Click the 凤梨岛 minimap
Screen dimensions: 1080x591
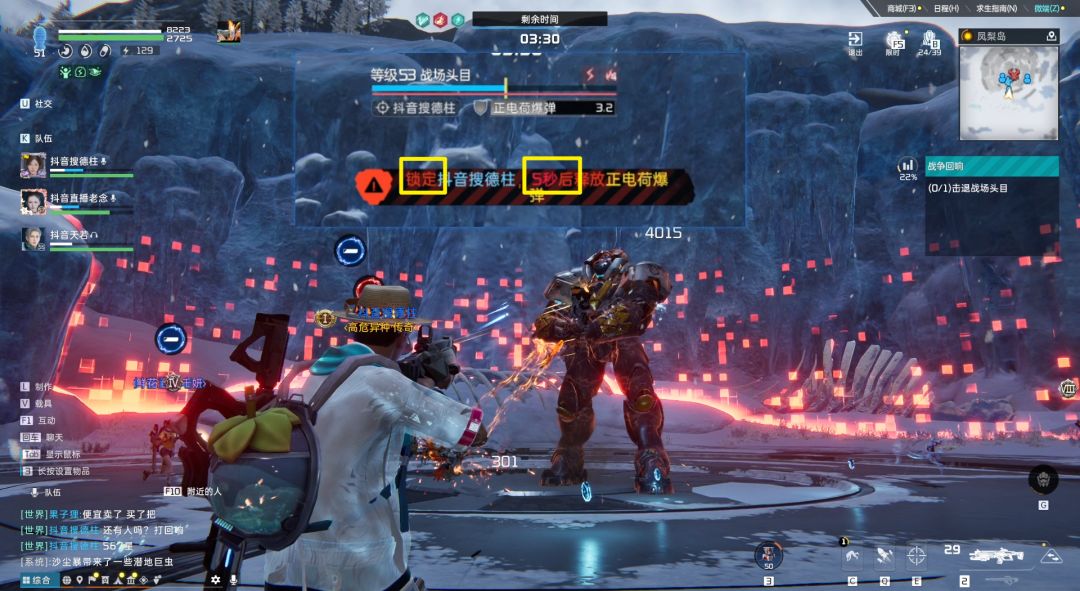pos(1008,91)
